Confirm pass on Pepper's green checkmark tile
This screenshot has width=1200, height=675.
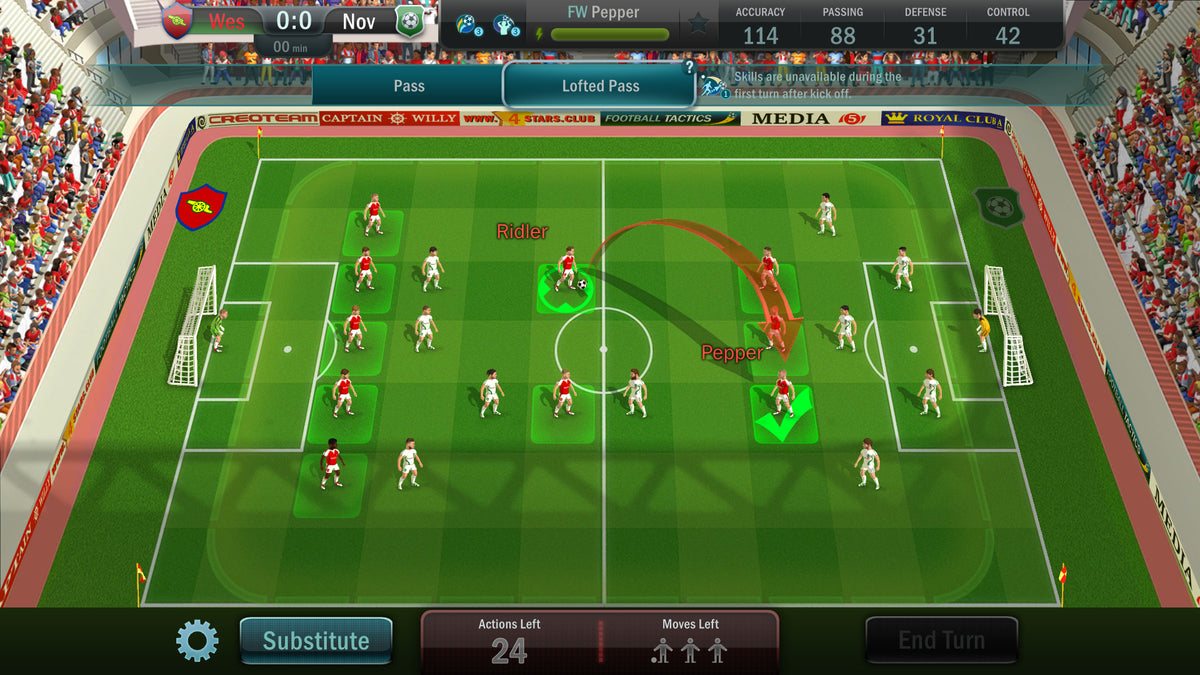(784, 415)
